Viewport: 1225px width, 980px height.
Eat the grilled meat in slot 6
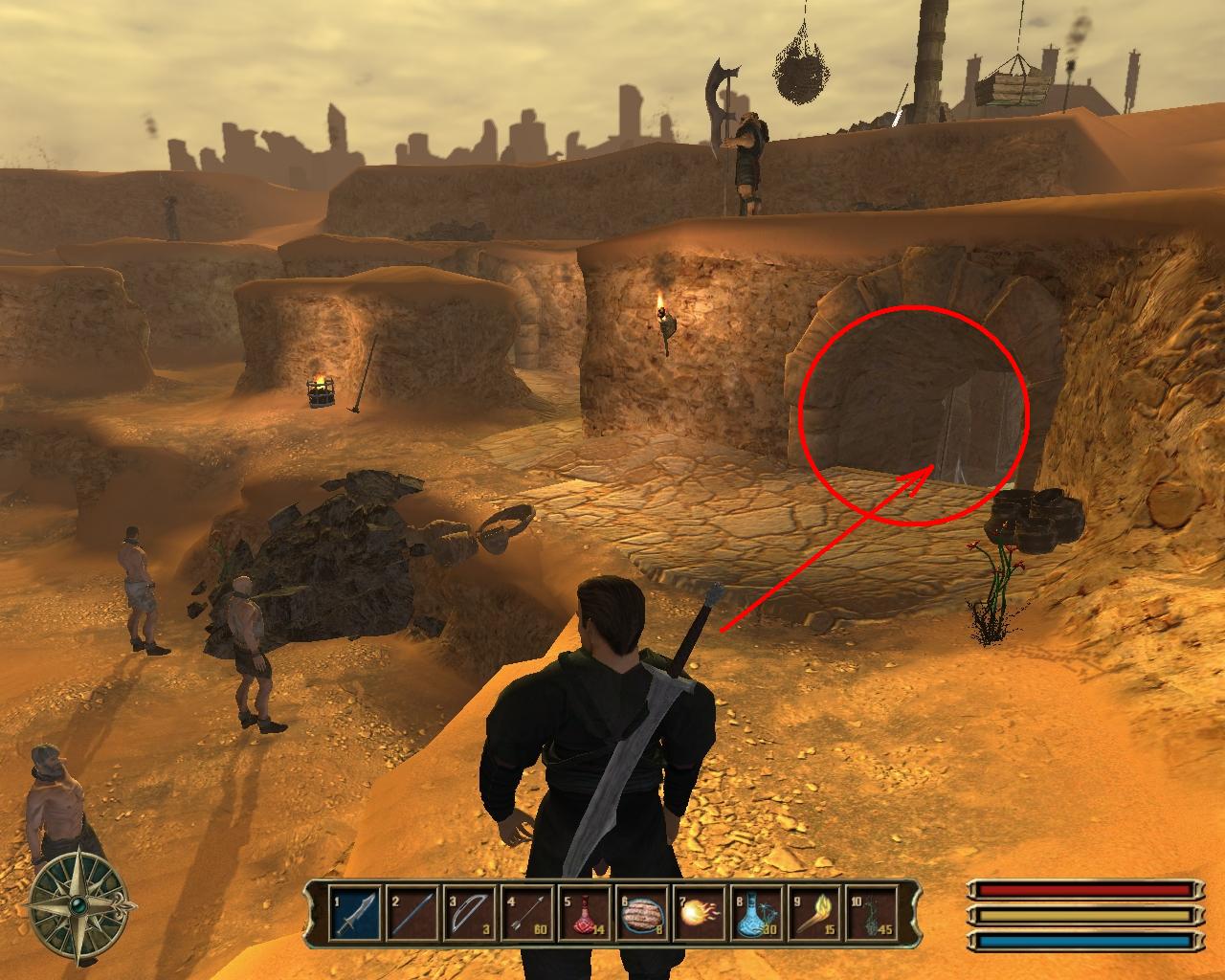click(x=641, y=912)
